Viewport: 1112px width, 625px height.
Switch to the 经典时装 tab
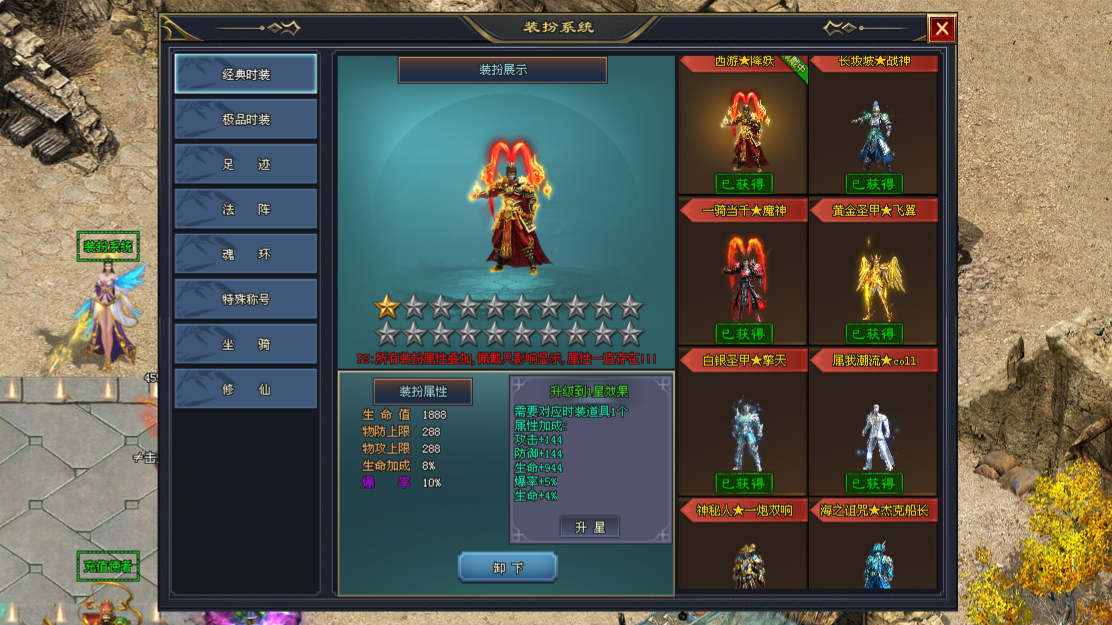pos(246,74)
